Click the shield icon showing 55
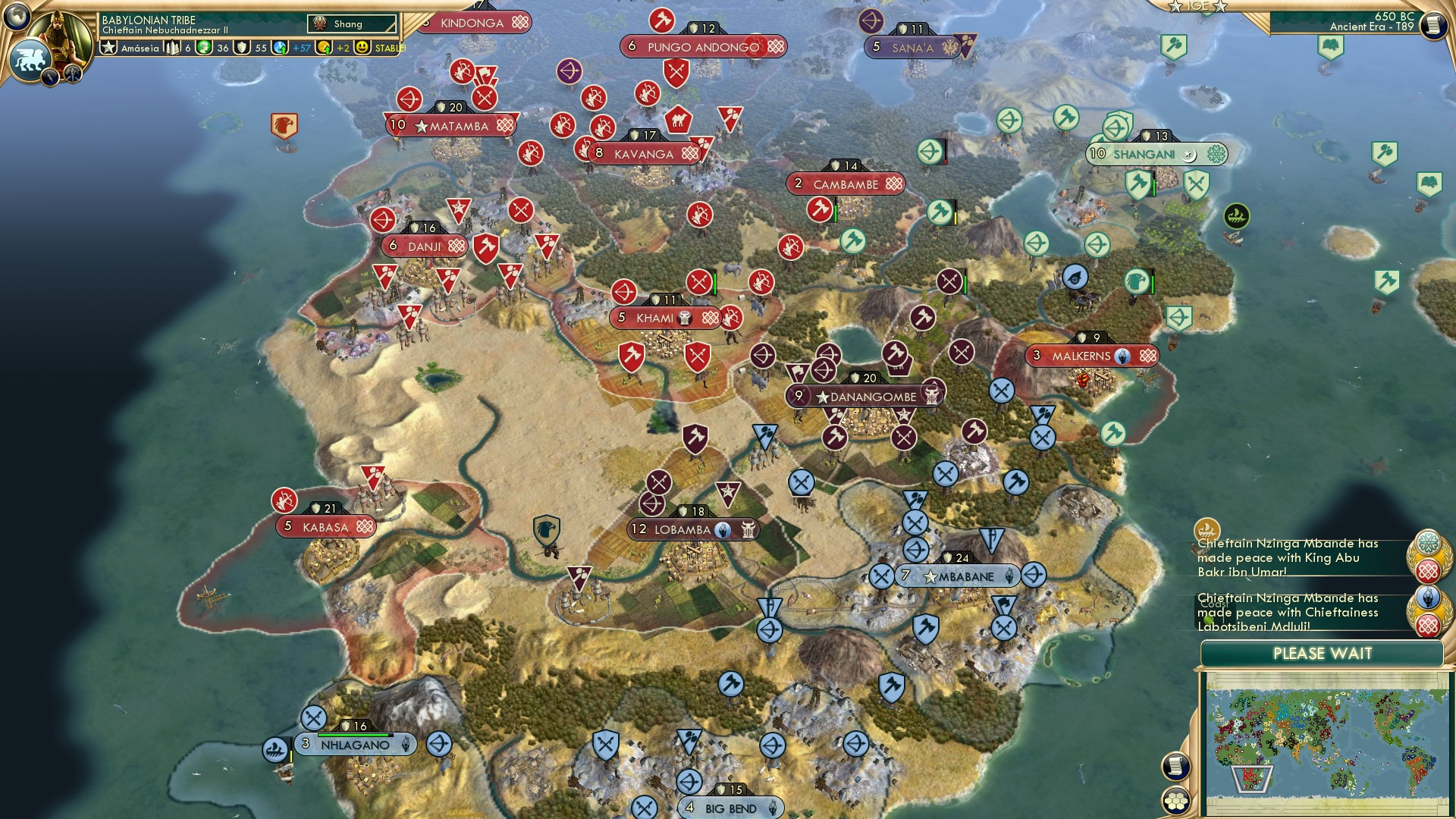This screenshot has width=1456, height=819. (242, 48)
